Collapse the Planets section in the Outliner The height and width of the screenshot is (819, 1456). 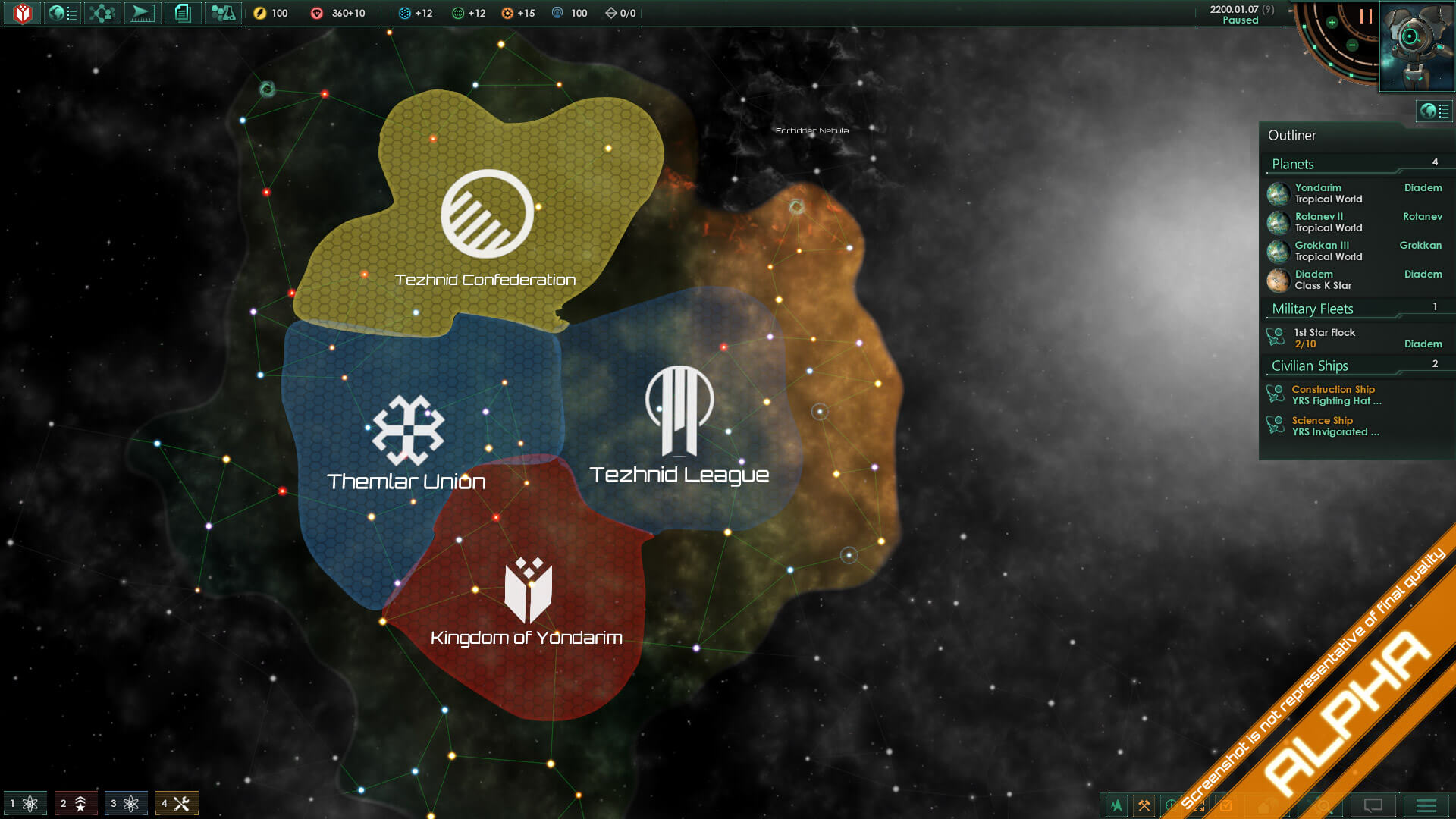1294,164
